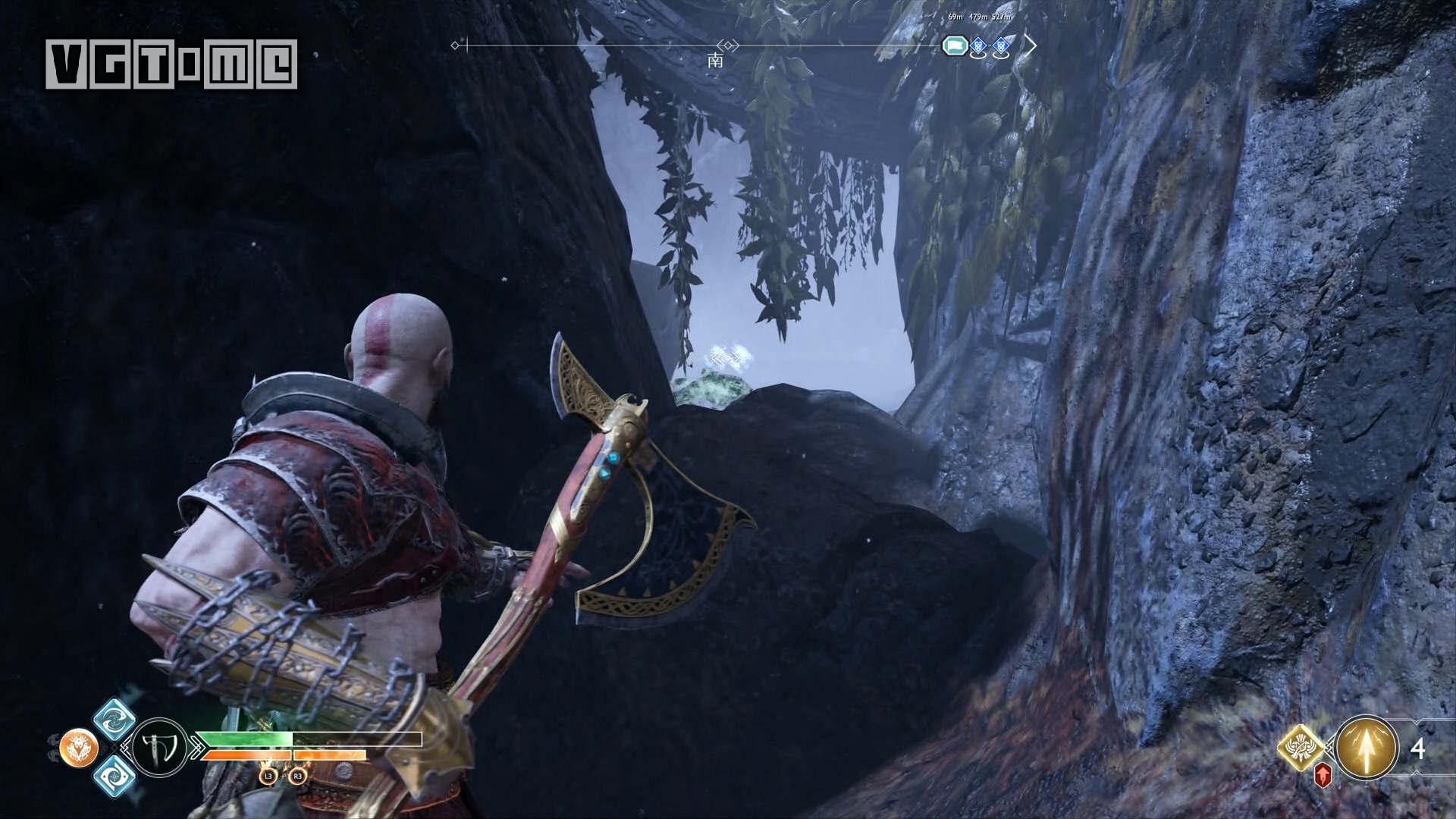The image size is (1456, 819).
Task: Click the red hexagon up-arrow icon
Action: 1323,776
